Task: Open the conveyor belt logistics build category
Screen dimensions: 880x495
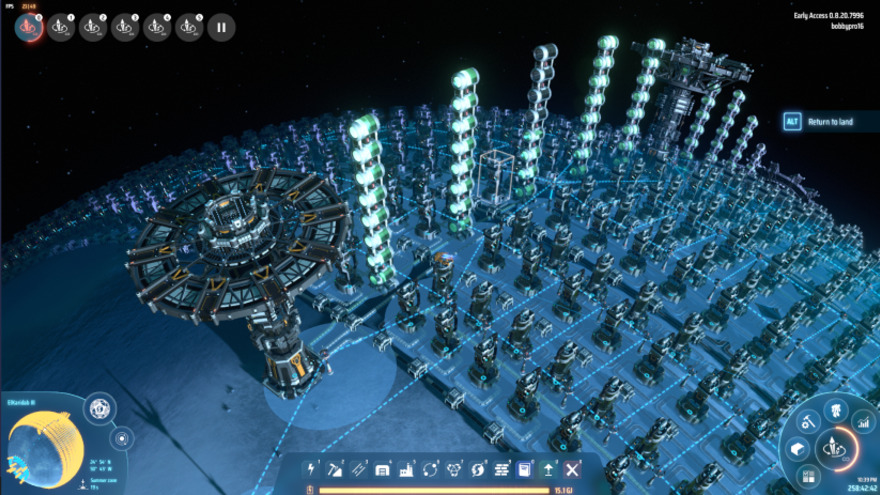Action: 358,469
